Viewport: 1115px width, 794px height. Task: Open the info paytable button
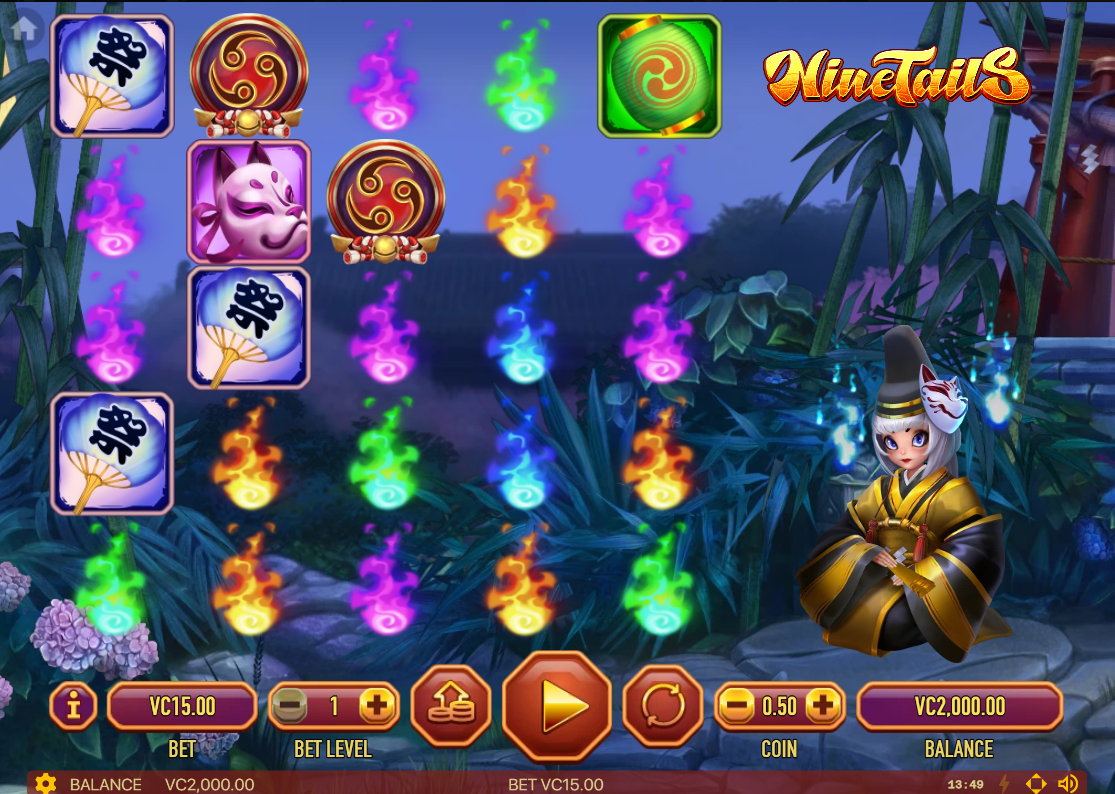[73, 707]
